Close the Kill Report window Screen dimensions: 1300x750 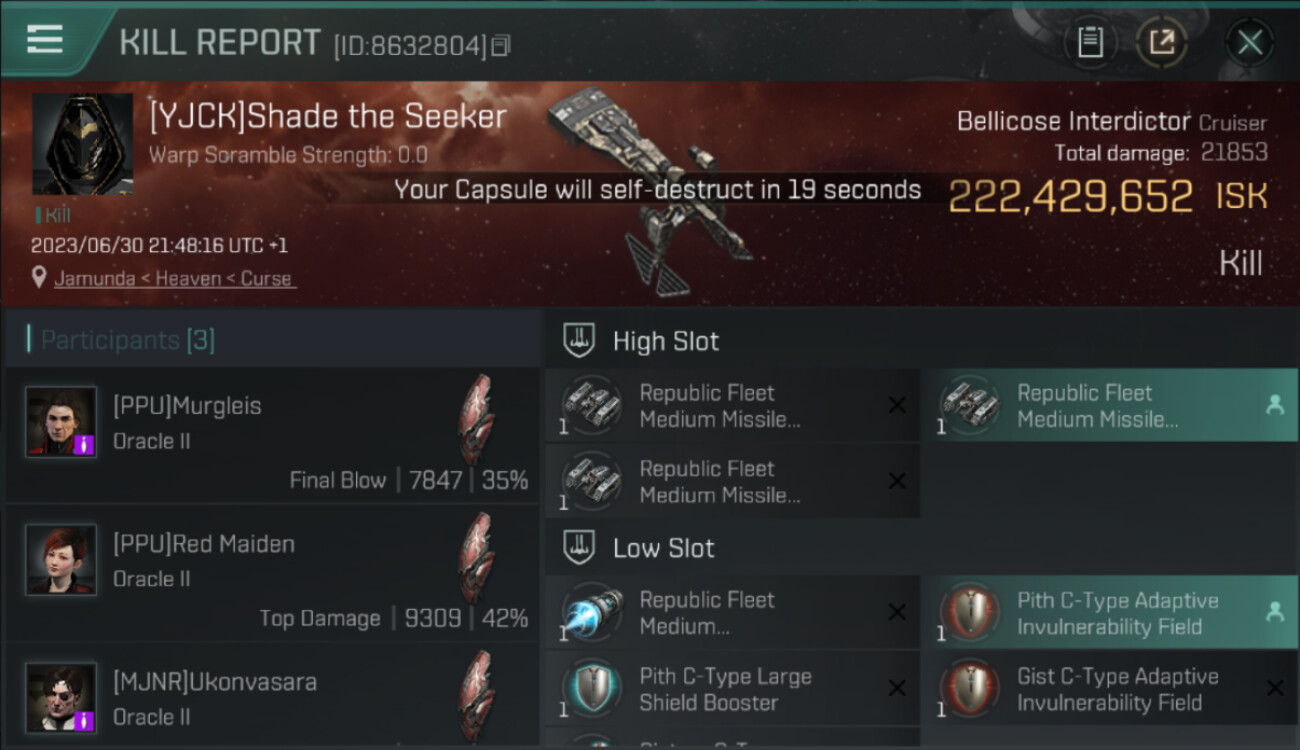(x=1249, y=42)
